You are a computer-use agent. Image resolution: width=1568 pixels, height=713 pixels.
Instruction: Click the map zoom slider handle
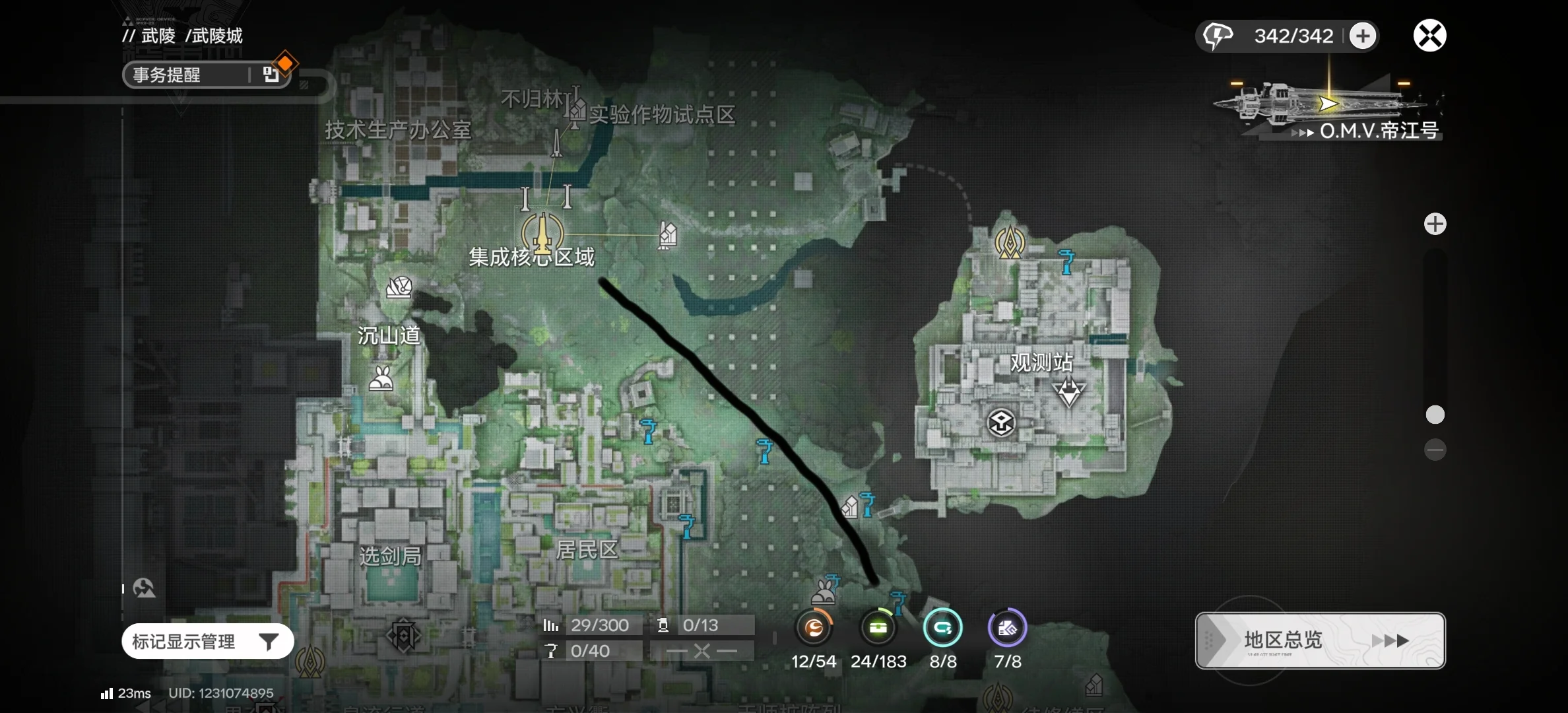(1435, 415)
